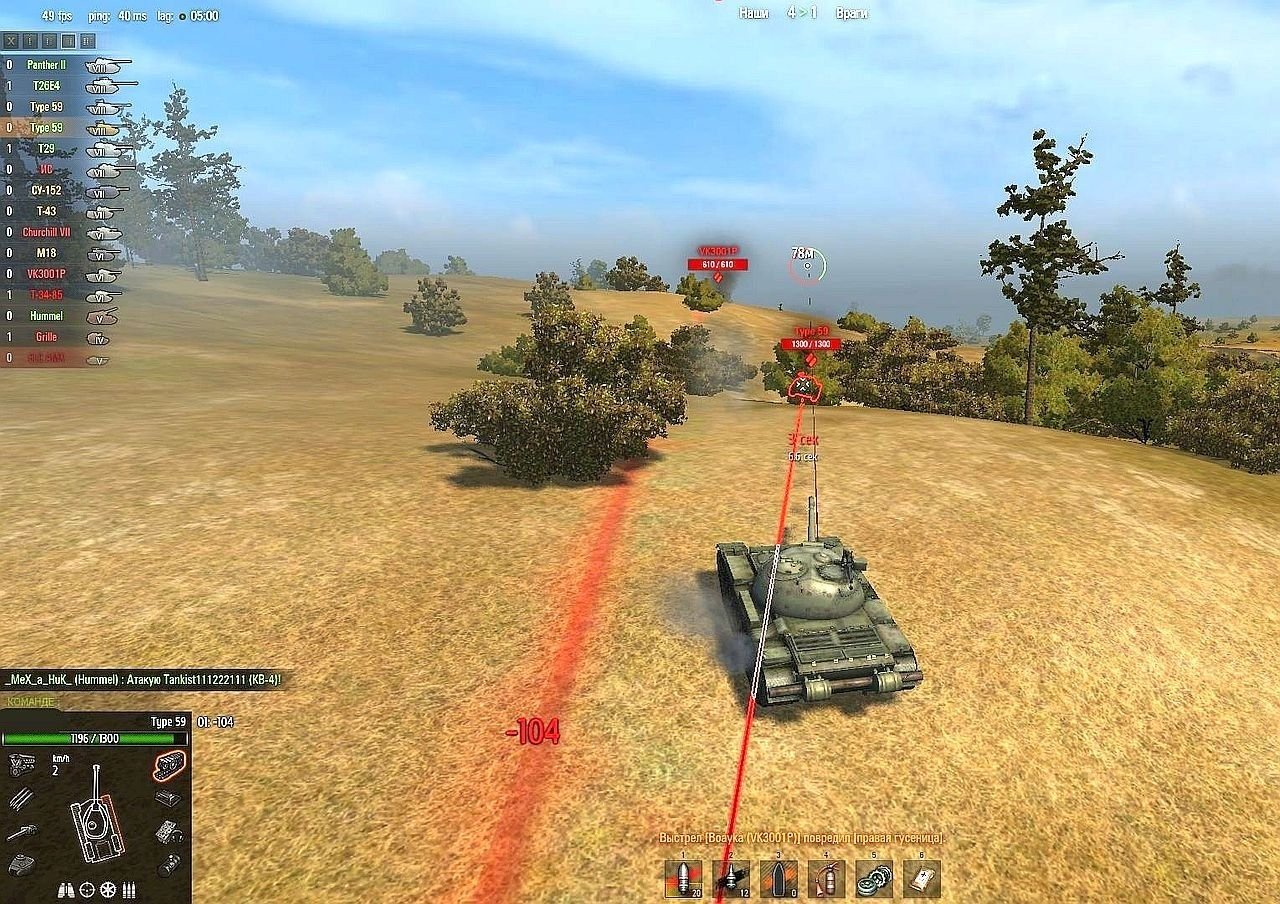Image resolution: width=1280 pixels, height=904 pixels.
Task: Select the AP shell slot with 20 rounds
Action: pyautogui.click(x=684, y=879)
